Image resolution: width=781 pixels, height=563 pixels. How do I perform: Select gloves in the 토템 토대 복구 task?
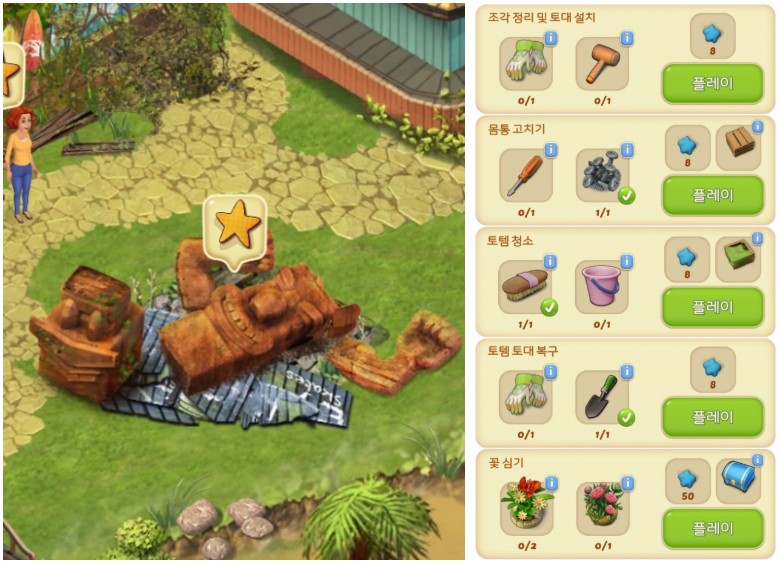click(525, 398)
